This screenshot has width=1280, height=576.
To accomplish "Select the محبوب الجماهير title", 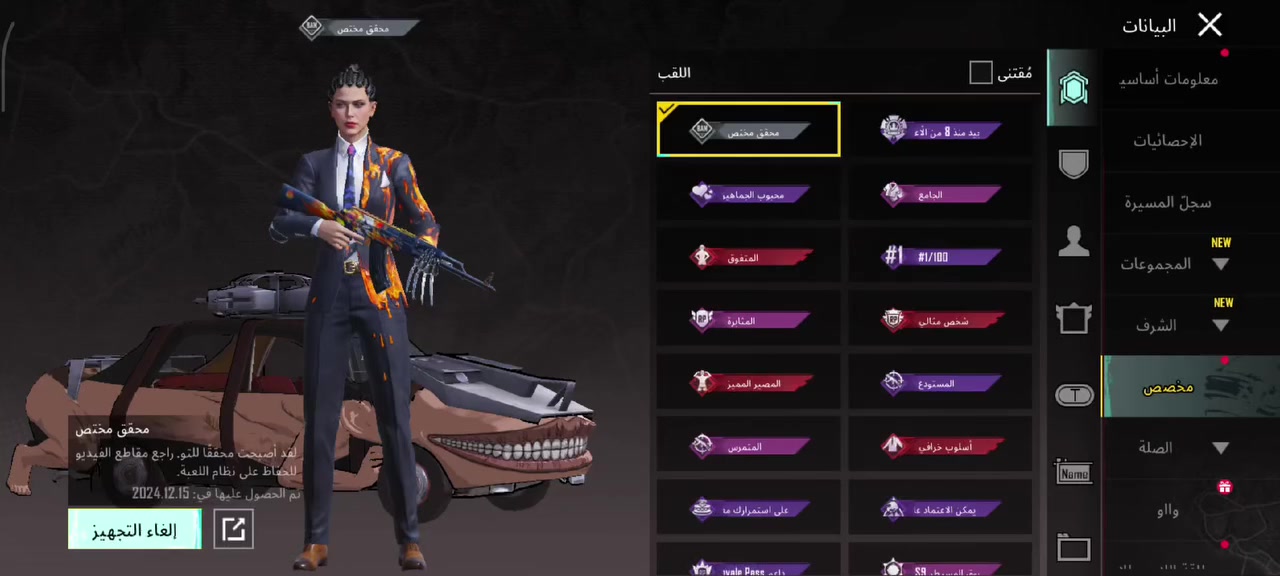I will [x=749, y=194].
